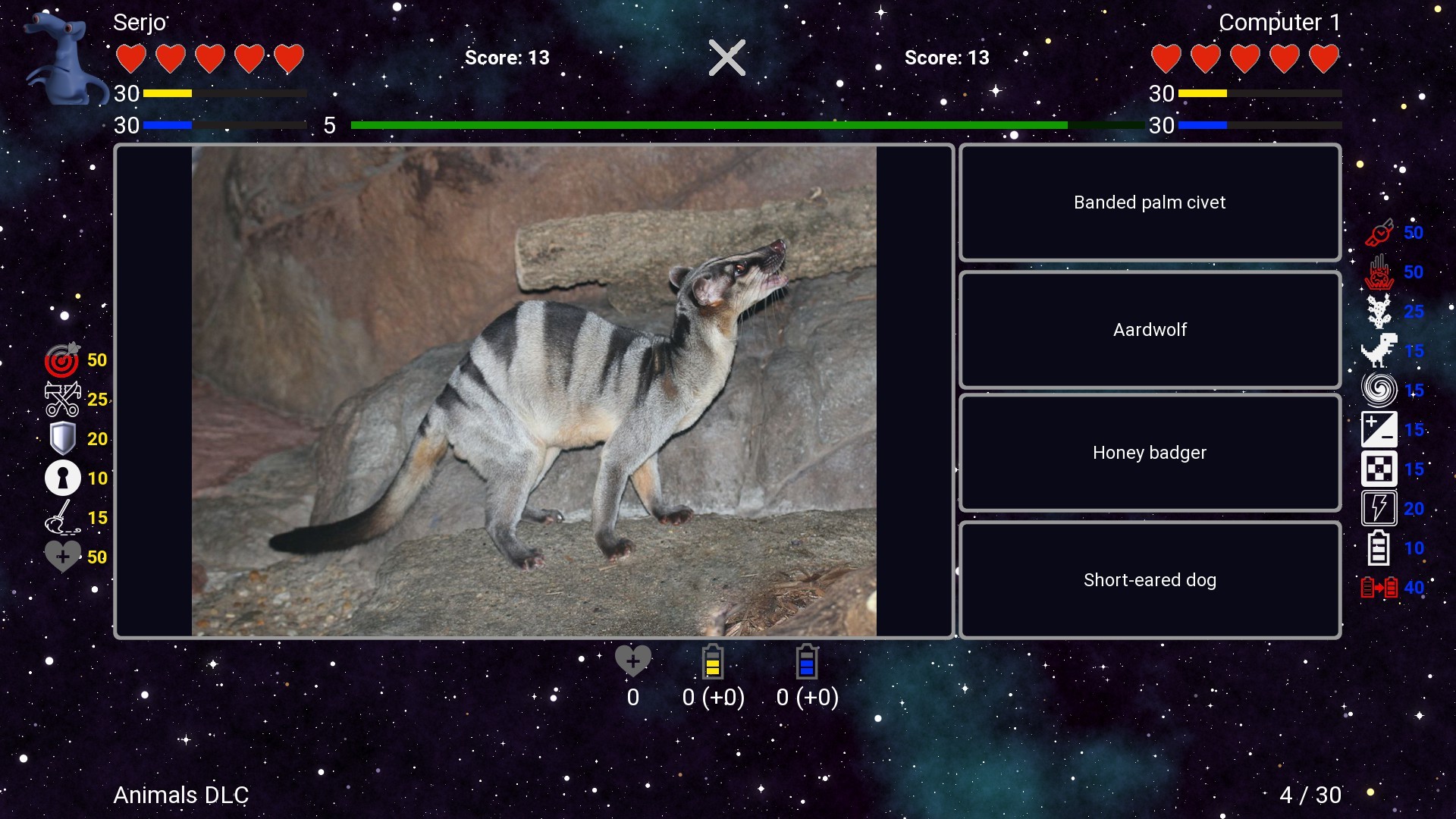The width and height of the screenshot is (1456, 819).
Task: Use the broom sweep power-up
Action: point(62,517)
